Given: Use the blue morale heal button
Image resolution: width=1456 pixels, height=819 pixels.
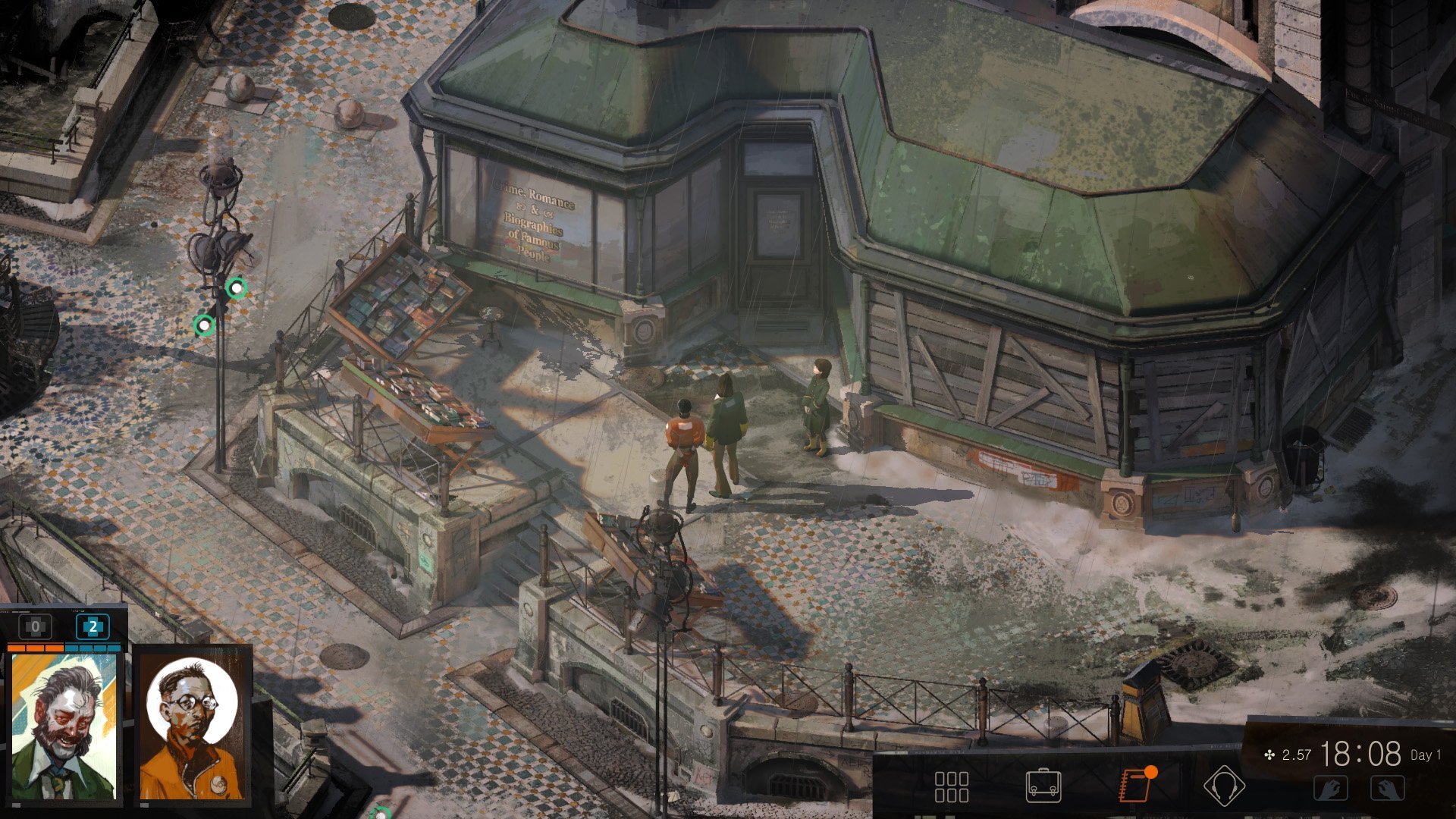Looking at the screenshot, I should [93, 627].
